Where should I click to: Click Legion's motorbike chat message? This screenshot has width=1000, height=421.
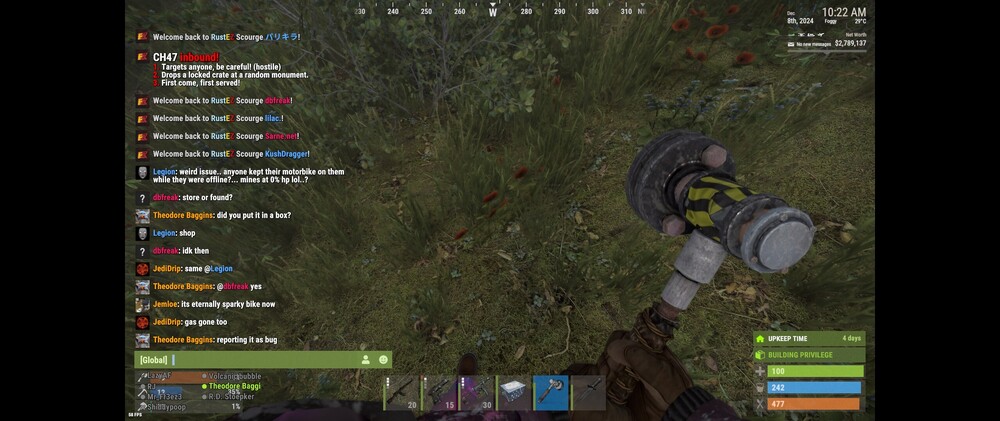[x=248, y=175]
